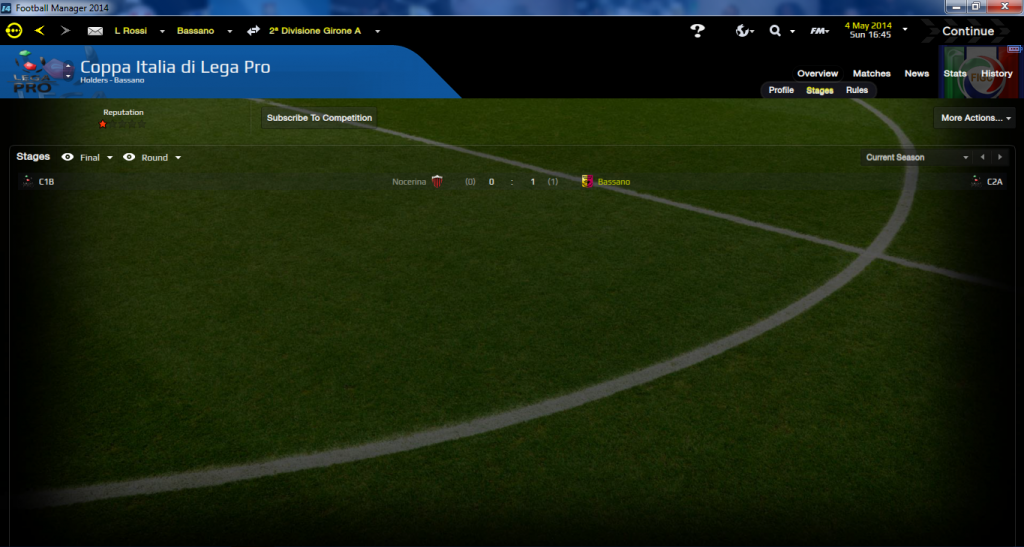Open the Current Season dropdown
The height and width of the screenshot is (547, 1024).
[916, 157]
